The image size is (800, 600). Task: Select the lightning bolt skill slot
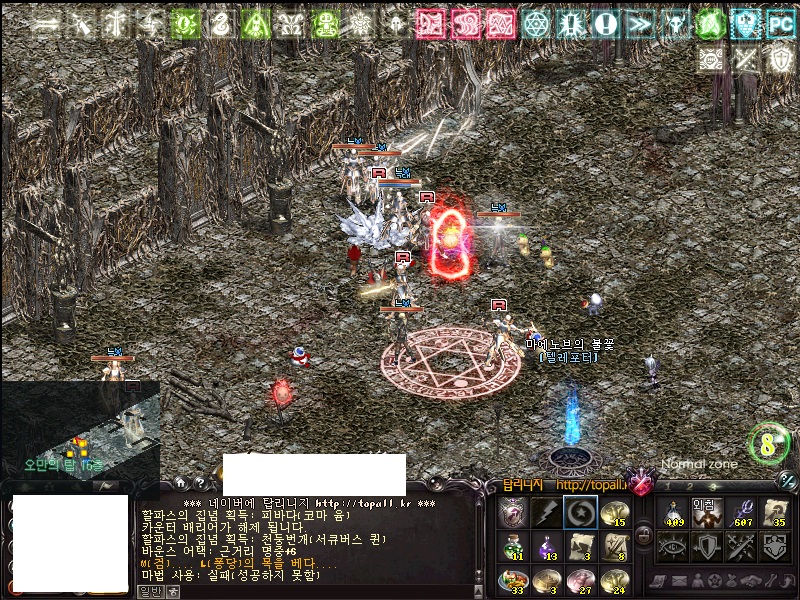(546, 512)
